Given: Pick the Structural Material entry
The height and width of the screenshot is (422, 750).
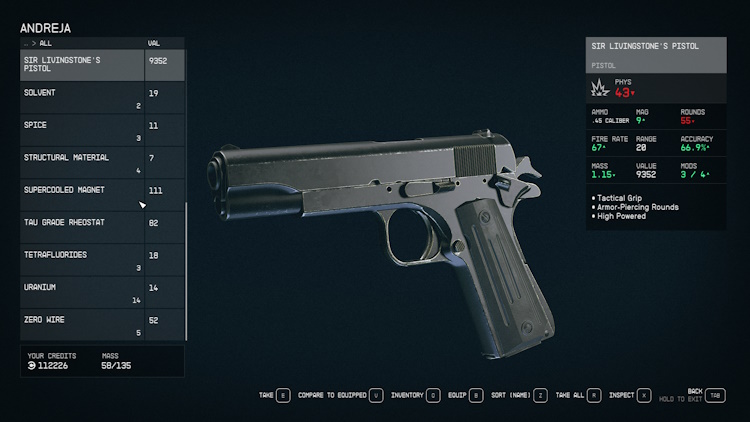Looking at the screenshot, I should (84, 163).
